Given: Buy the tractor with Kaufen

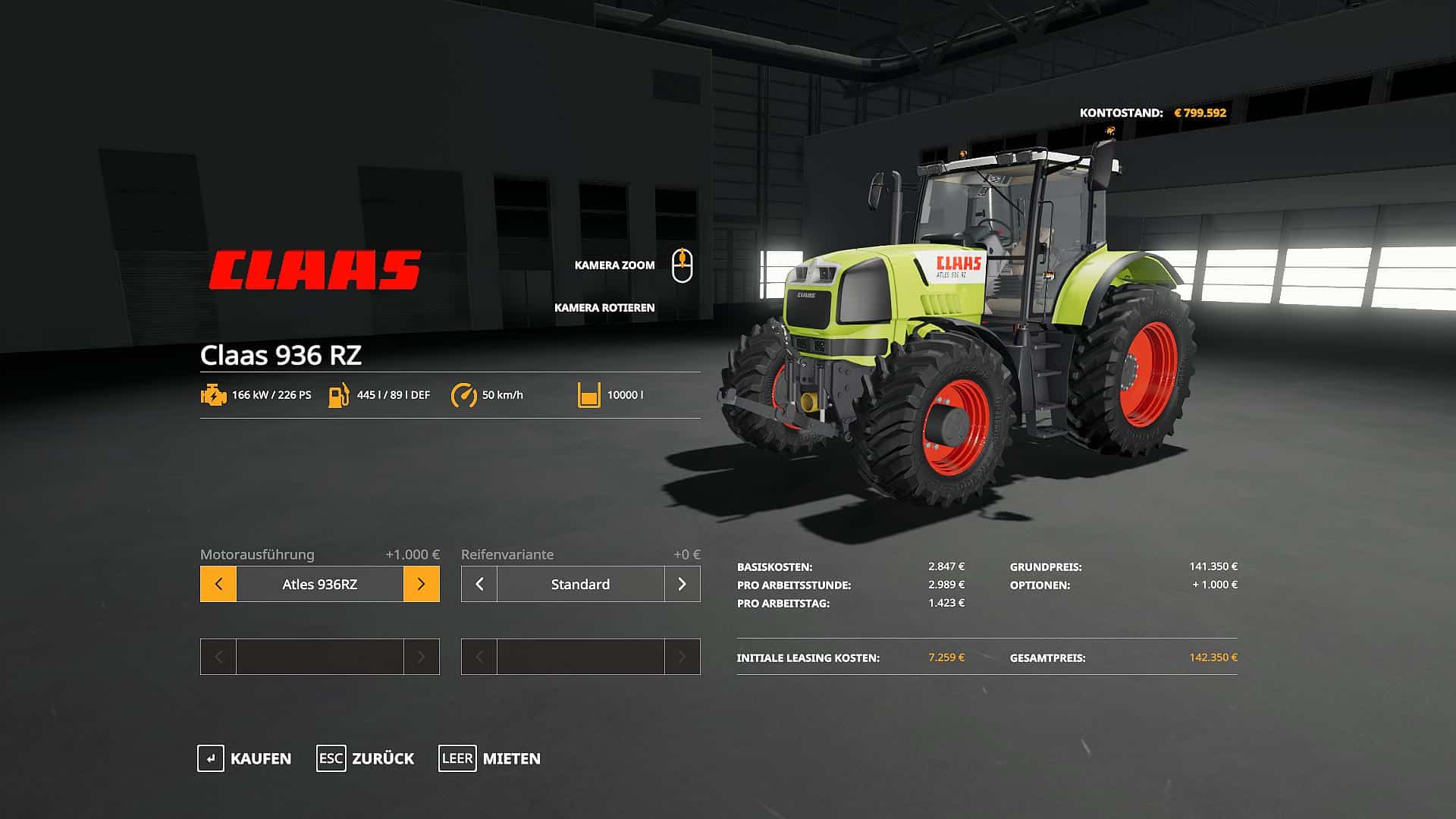Looking at the screenshot, I should pyautogui.click(x=245, y=758).
